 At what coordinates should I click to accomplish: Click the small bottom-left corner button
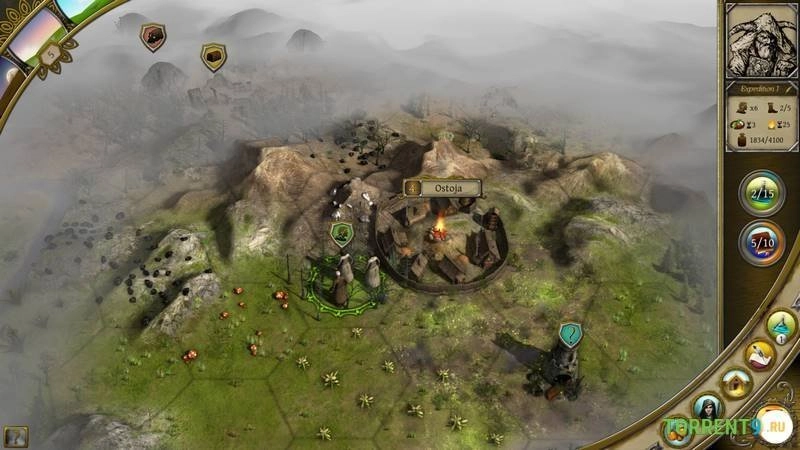(15, 436)
